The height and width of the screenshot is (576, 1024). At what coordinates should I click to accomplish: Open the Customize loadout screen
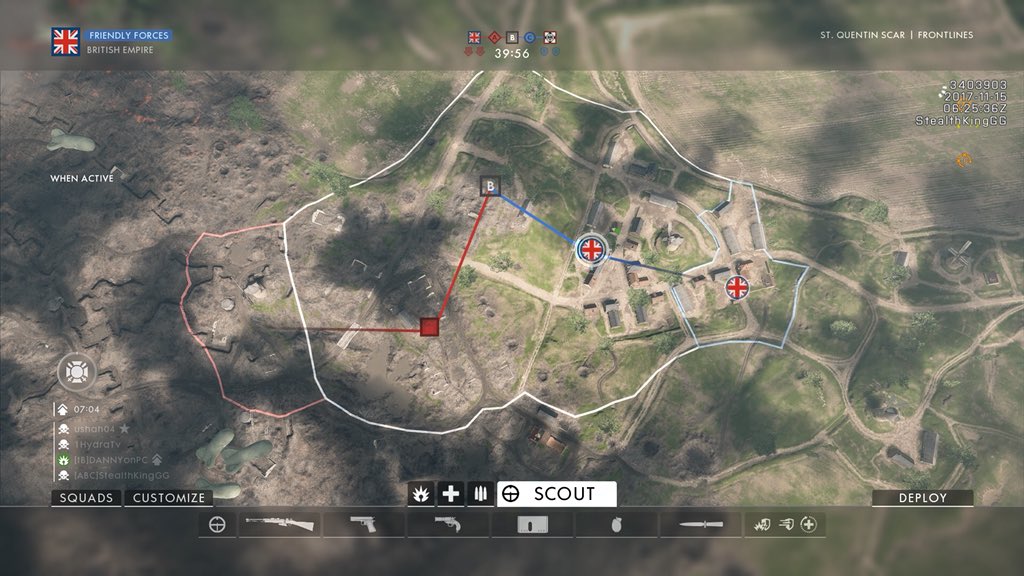click(x=169, y=497)
